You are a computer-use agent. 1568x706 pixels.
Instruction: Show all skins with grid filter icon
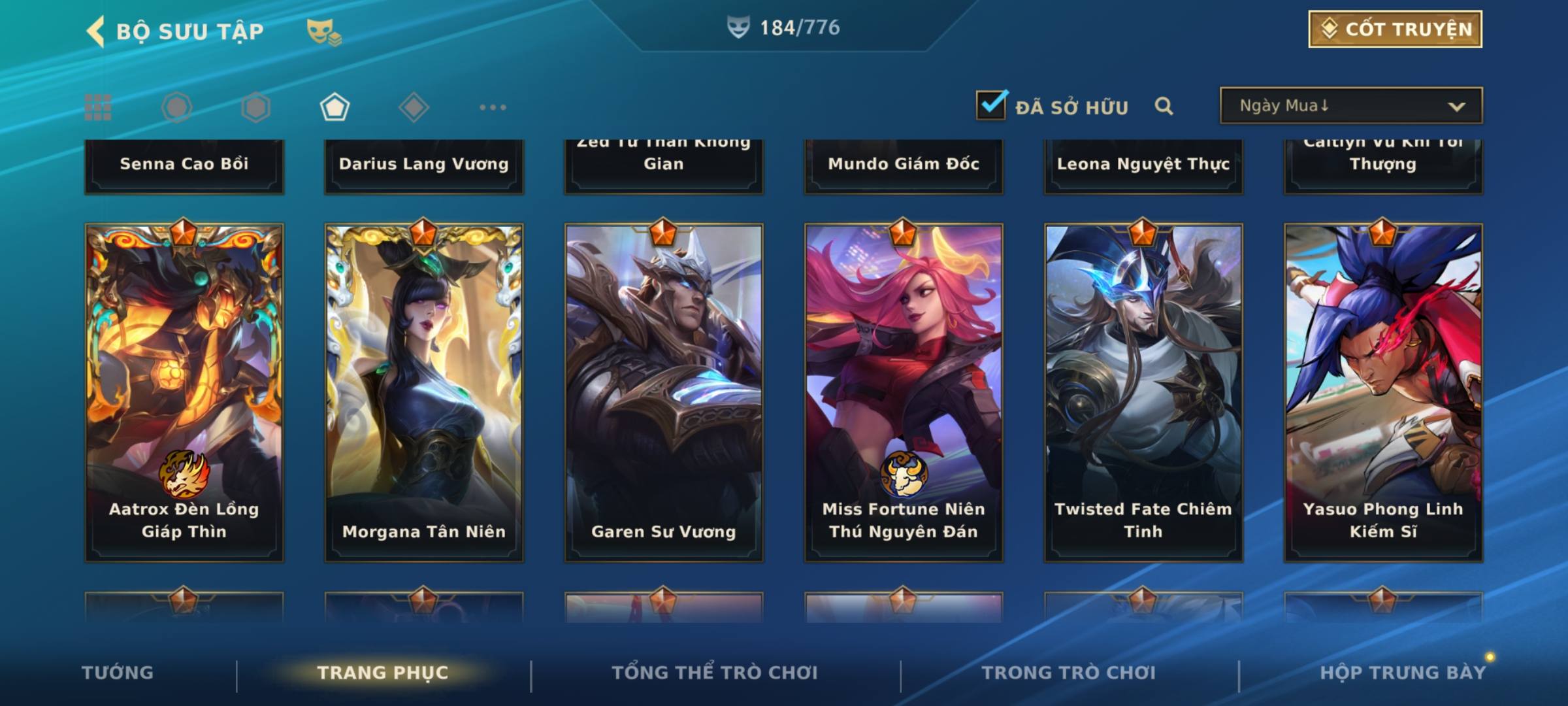tap(98, 107)
